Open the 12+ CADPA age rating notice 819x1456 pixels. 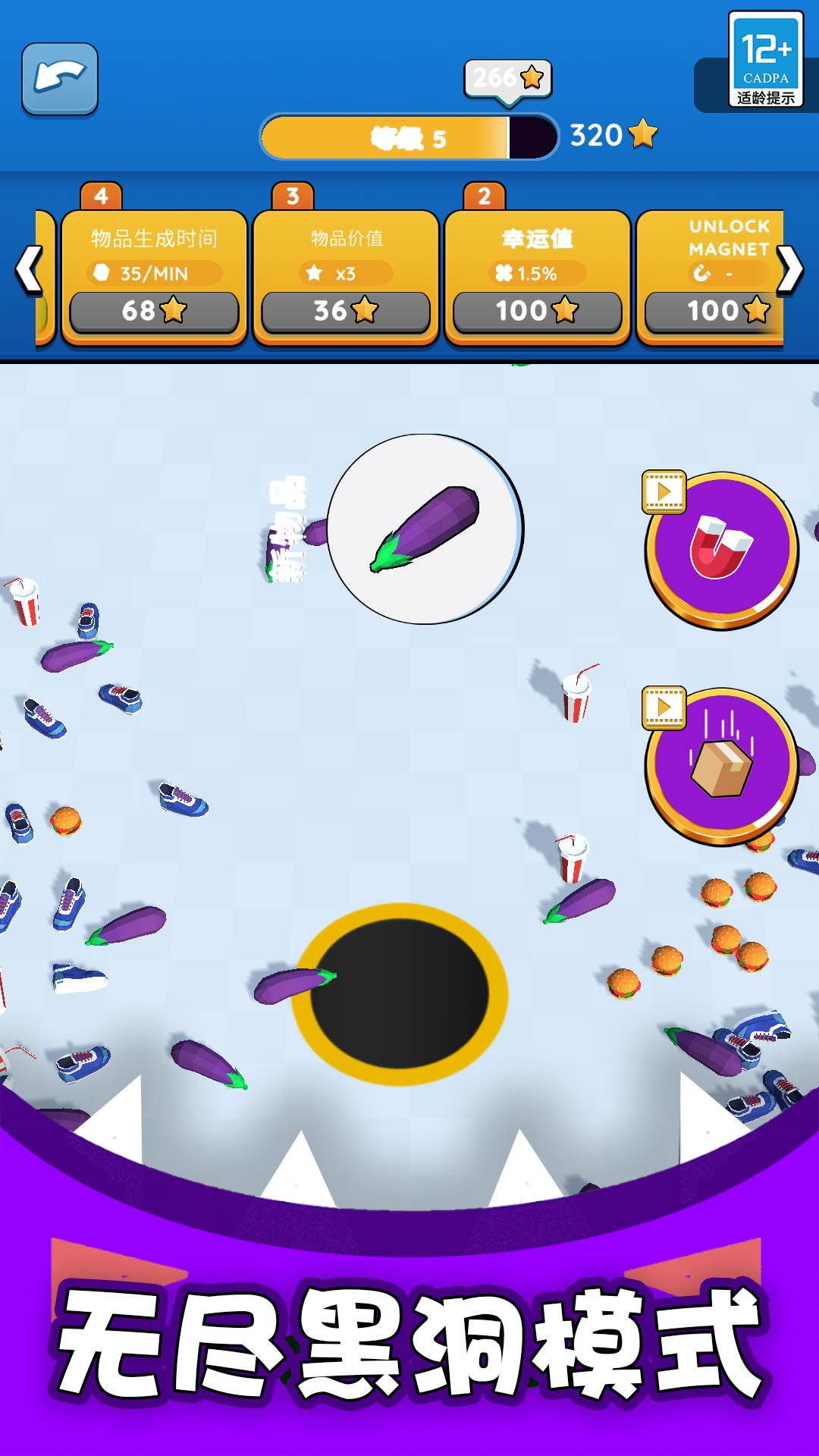[765, 59]
